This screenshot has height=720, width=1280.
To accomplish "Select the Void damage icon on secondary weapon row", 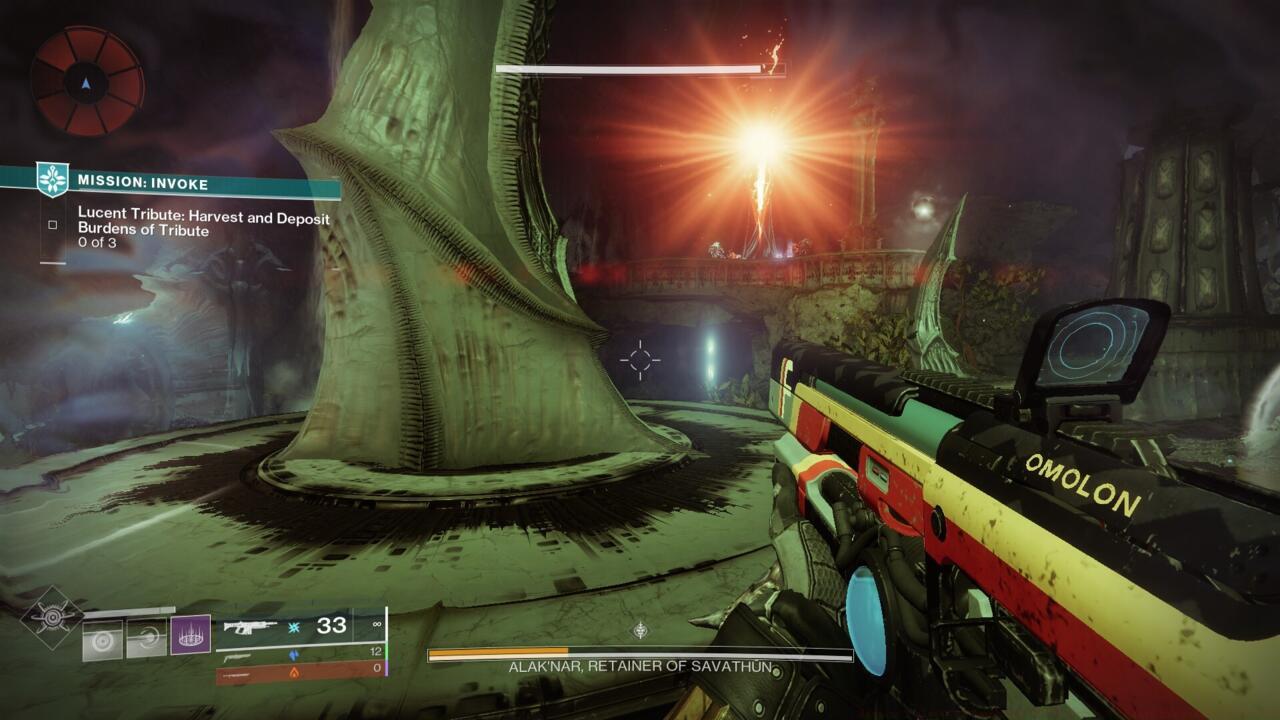I will [x=294, y=655].
